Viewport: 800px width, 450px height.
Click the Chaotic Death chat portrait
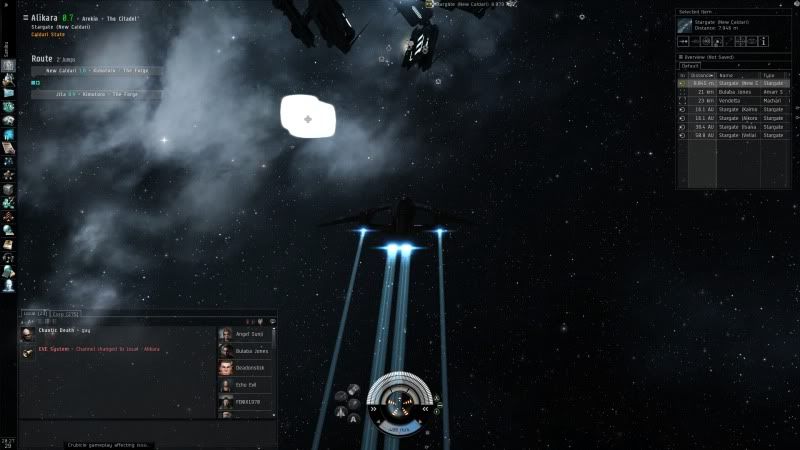pyautogui.click(x=27, y=333)
